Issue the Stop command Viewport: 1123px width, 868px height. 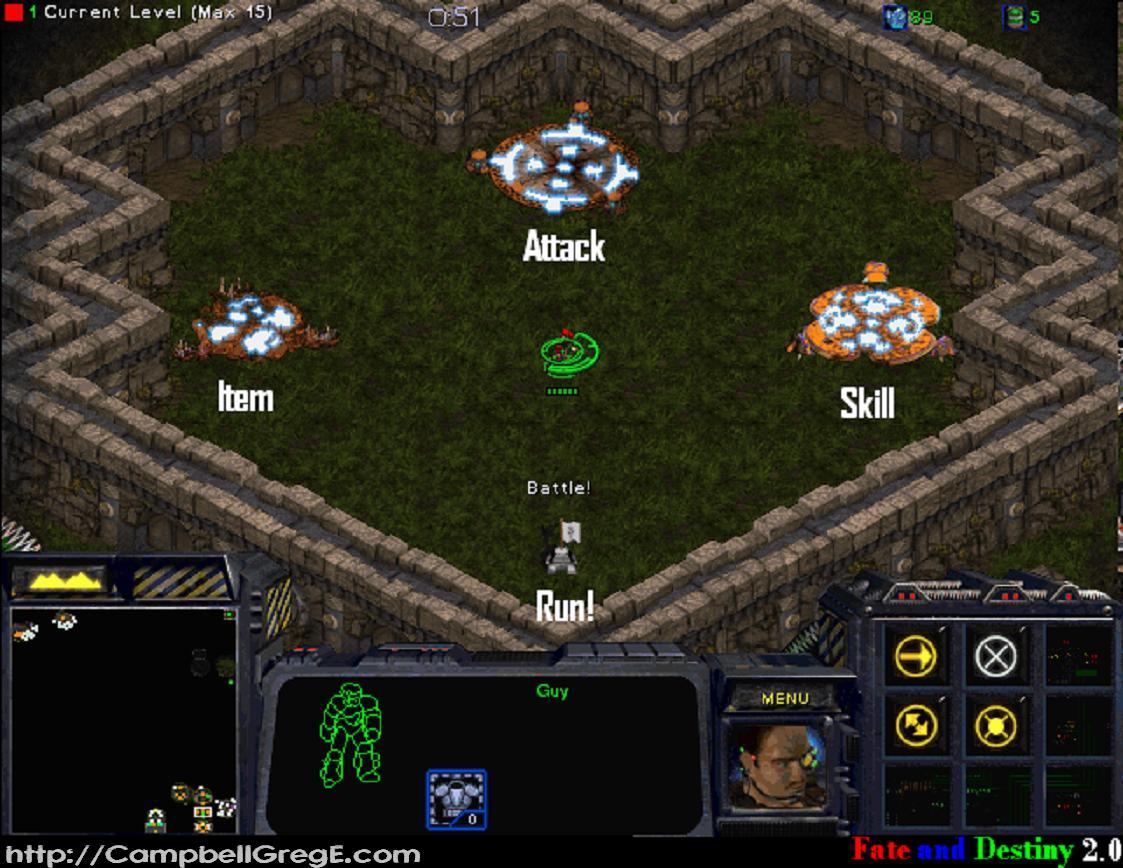995,656
